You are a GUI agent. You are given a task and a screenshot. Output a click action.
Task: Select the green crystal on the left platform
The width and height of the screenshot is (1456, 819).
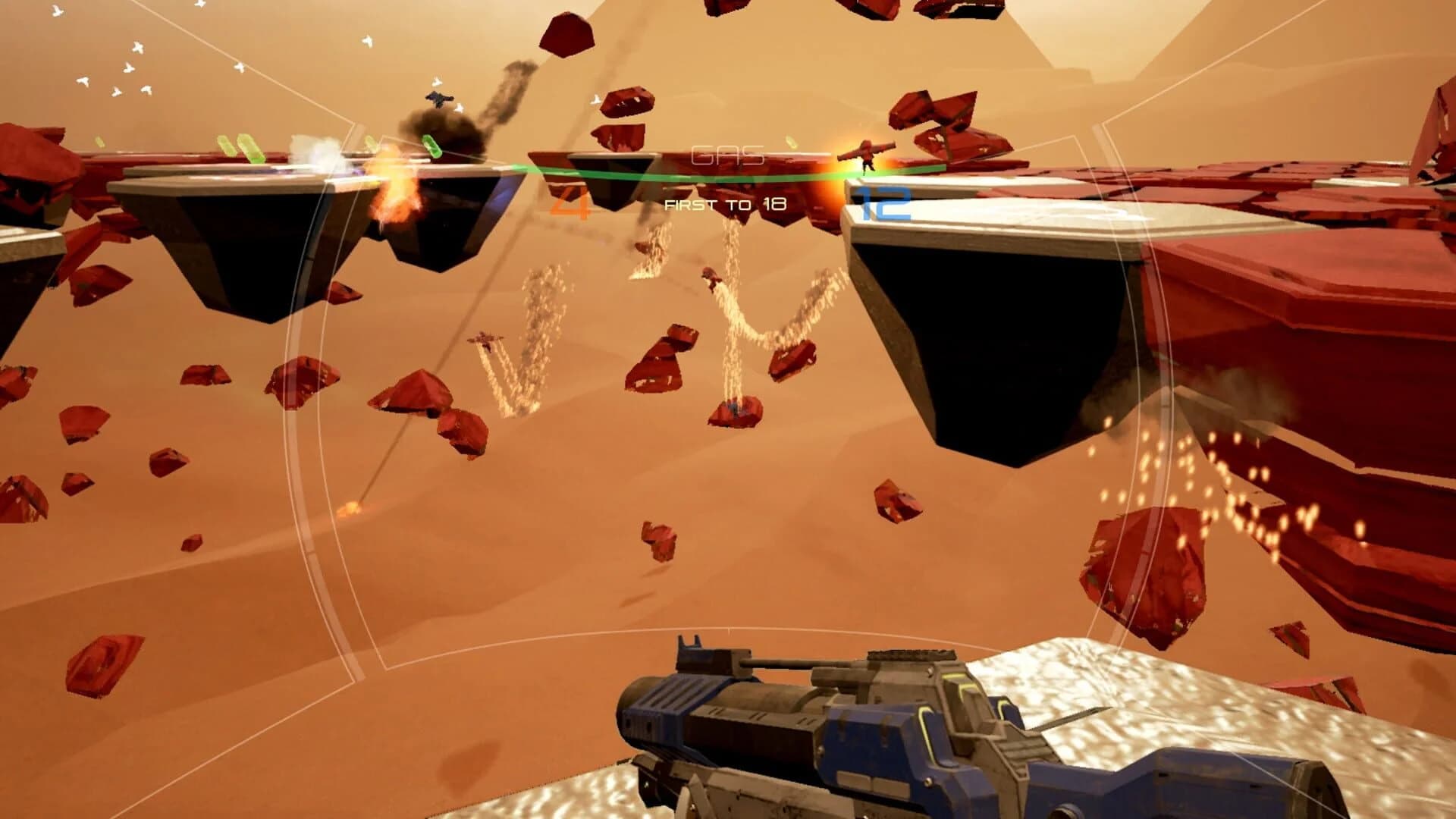tap(250, 148)
